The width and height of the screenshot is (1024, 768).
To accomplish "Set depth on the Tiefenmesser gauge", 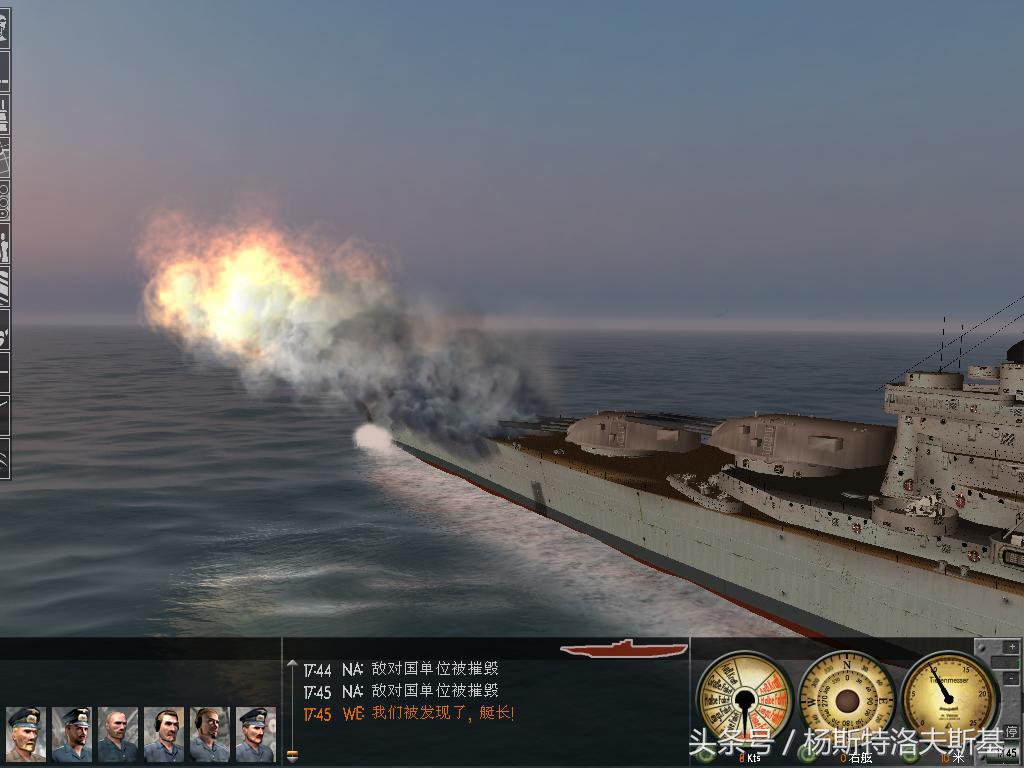I will point(949,697).
